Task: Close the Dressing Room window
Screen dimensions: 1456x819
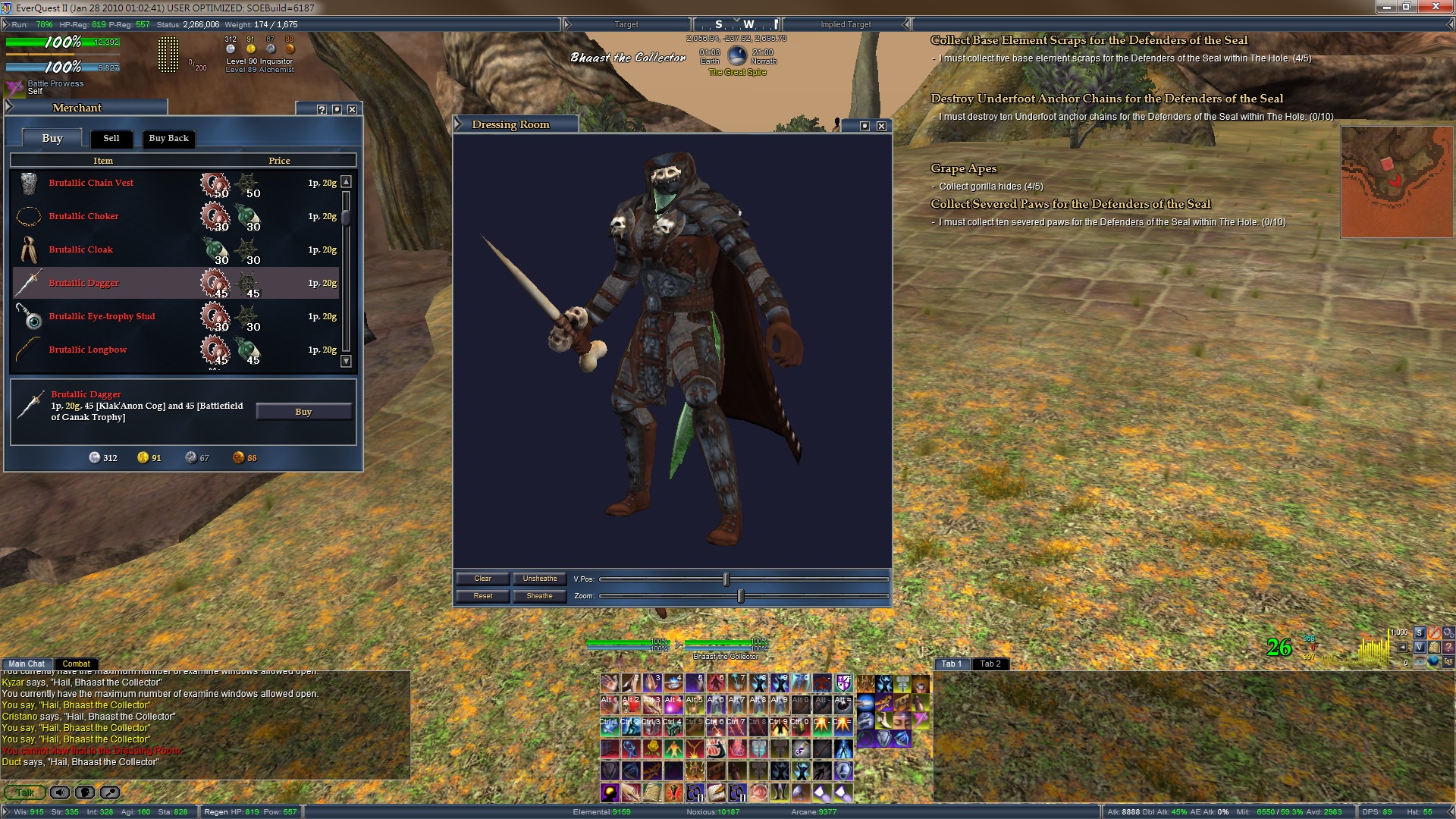Action: point(881,126)
